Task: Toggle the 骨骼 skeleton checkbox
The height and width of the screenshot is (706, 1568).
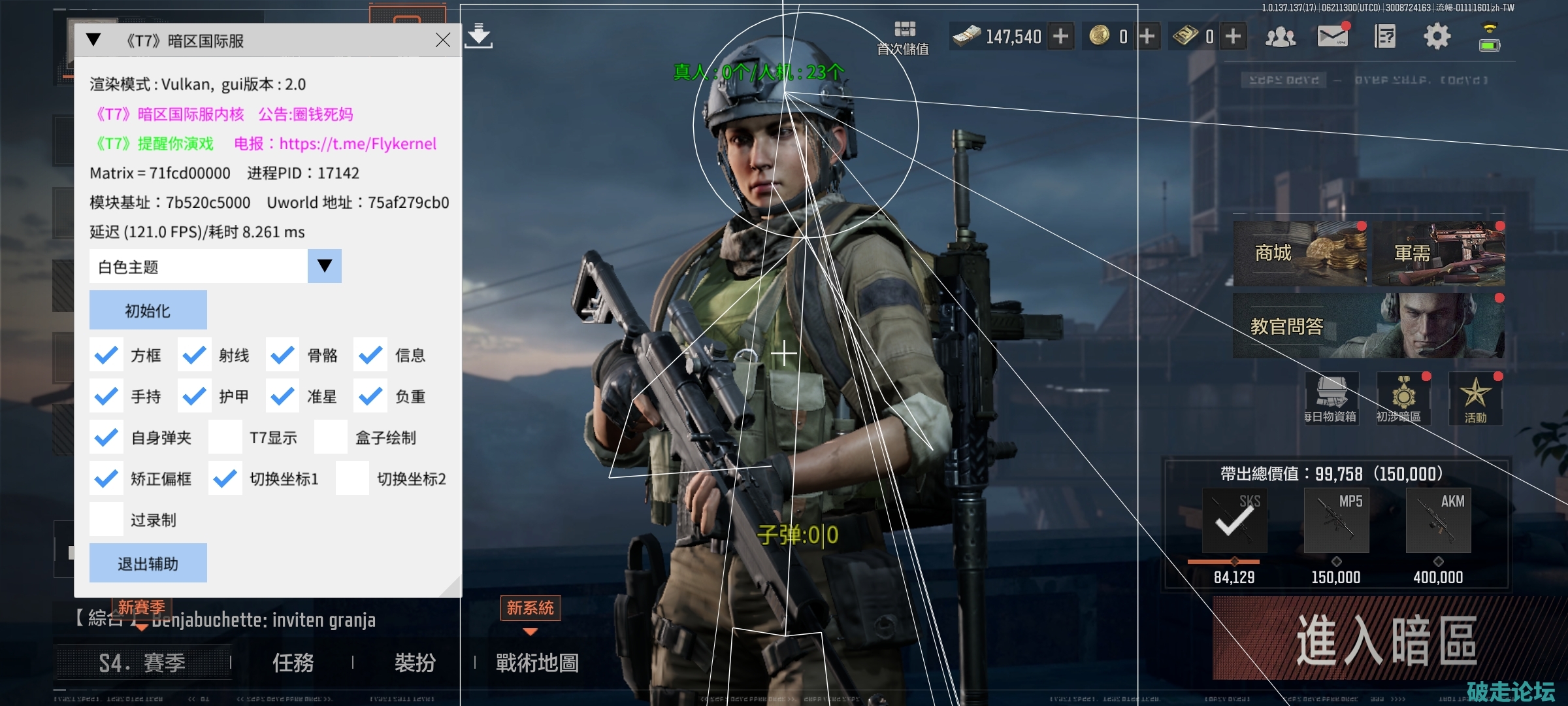Action: (282, 355)
